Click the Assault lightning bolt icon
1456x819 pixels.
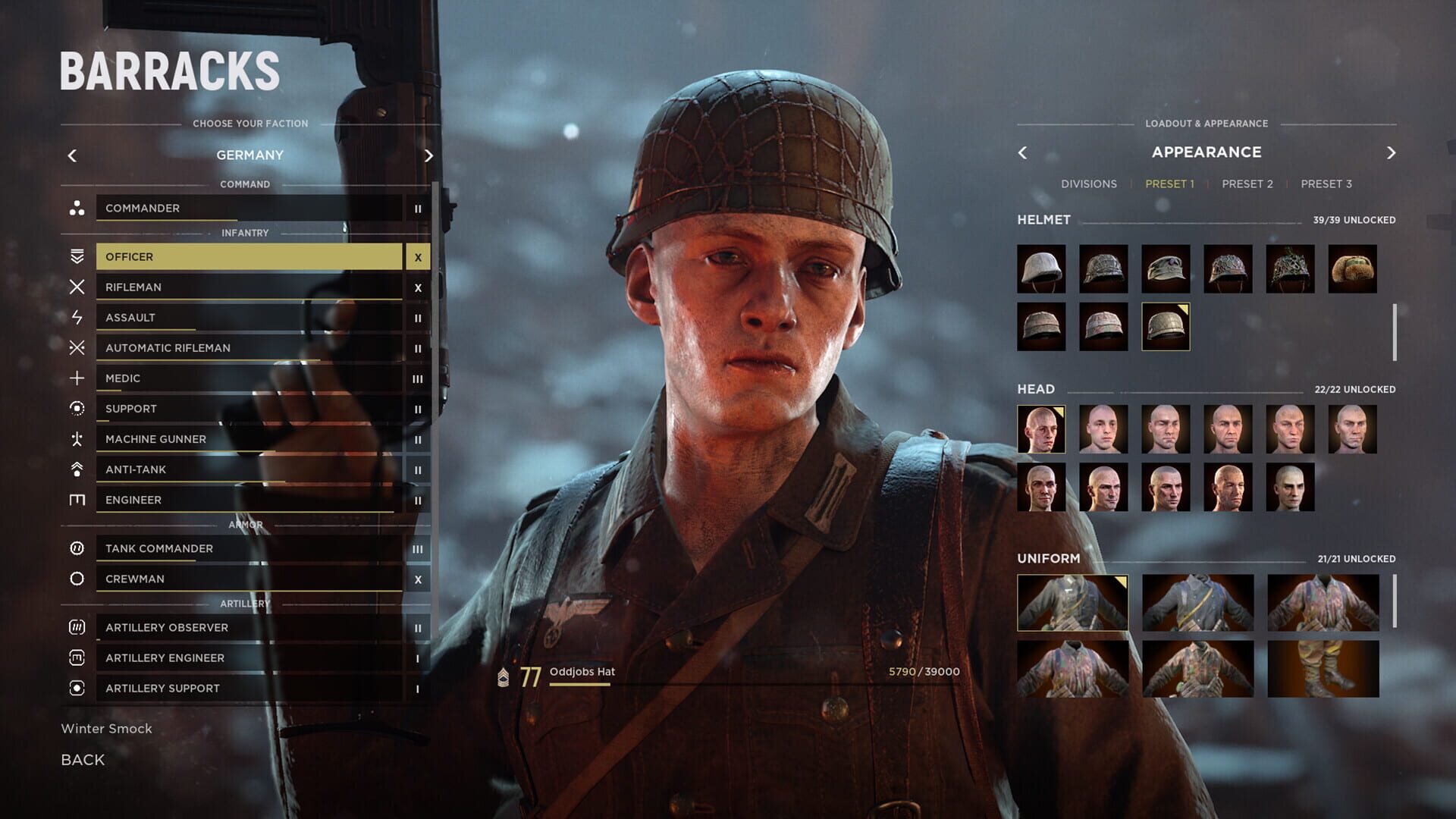[x=76, y=317]
